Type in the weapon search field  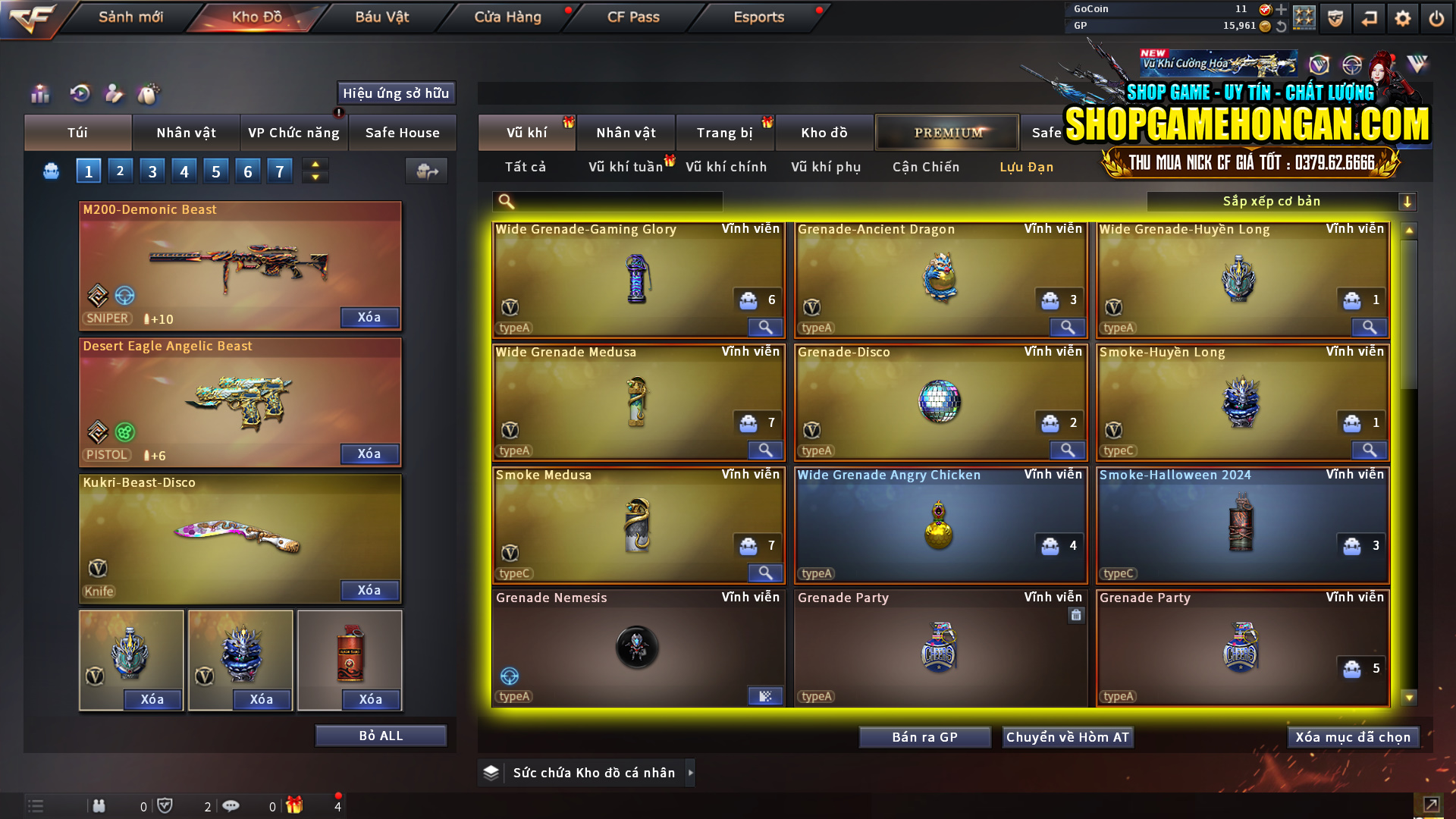[x=614, y=201]
